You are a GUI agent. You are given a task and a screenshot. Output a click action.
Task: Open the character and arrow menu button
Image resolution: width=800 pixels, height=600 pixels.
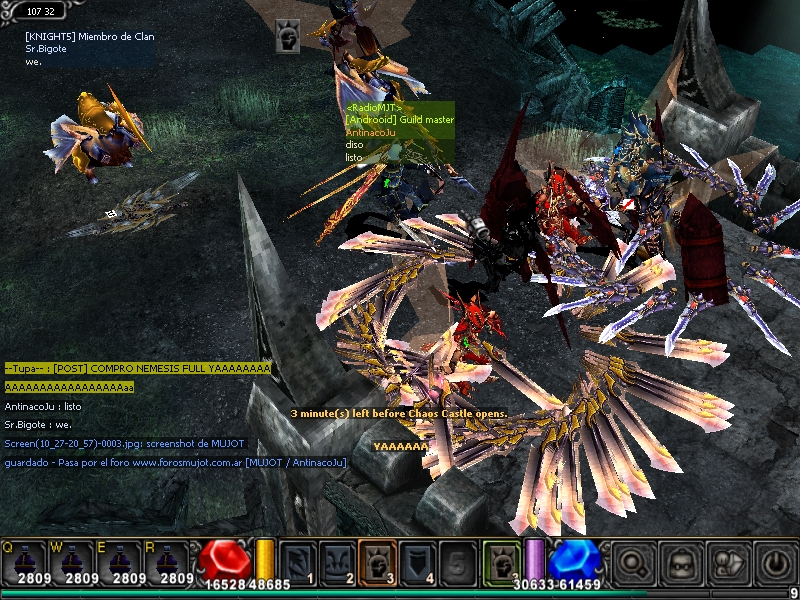pos(726,563)
